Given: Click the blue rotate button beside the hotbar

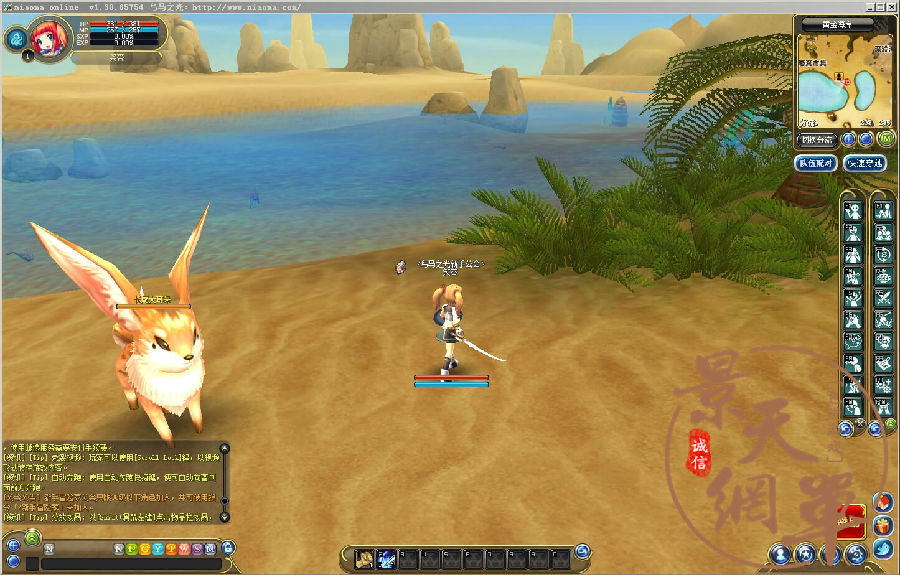Looking at the screenshot, I should click(583, 550).
